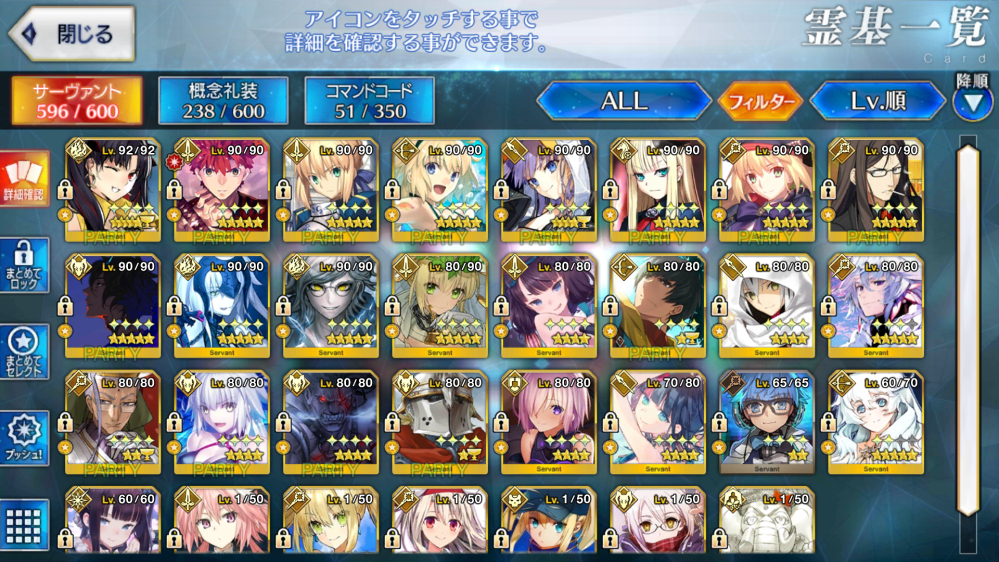999x562 pixels.
Task: Toggle the 降順 sort order arrow
Action: point(972,100)
